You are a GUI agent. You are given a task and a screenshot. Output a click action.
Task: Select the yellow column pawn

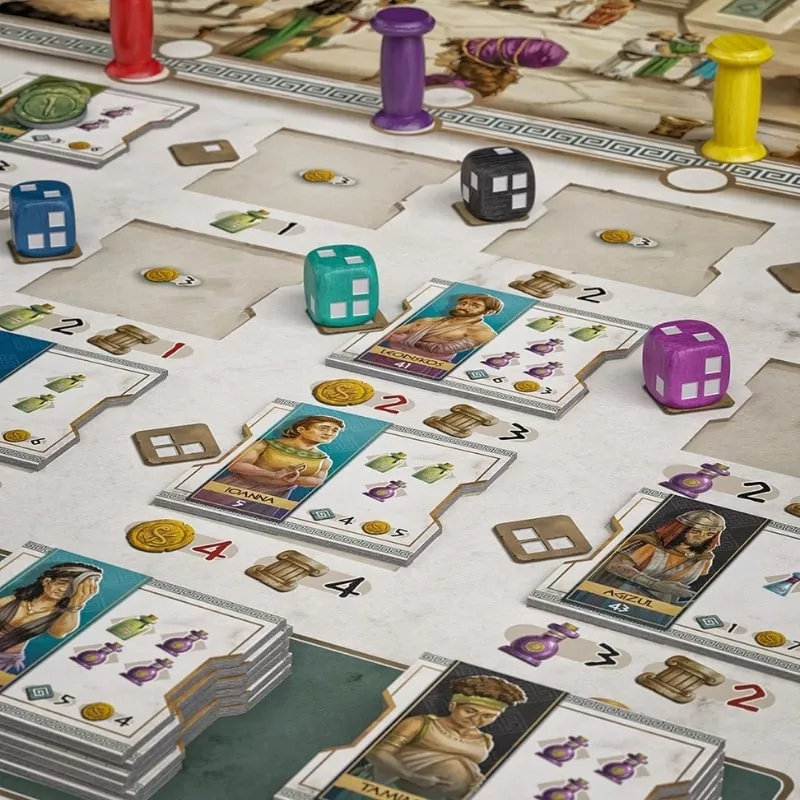pyautogui.click(x=736, y=96)
